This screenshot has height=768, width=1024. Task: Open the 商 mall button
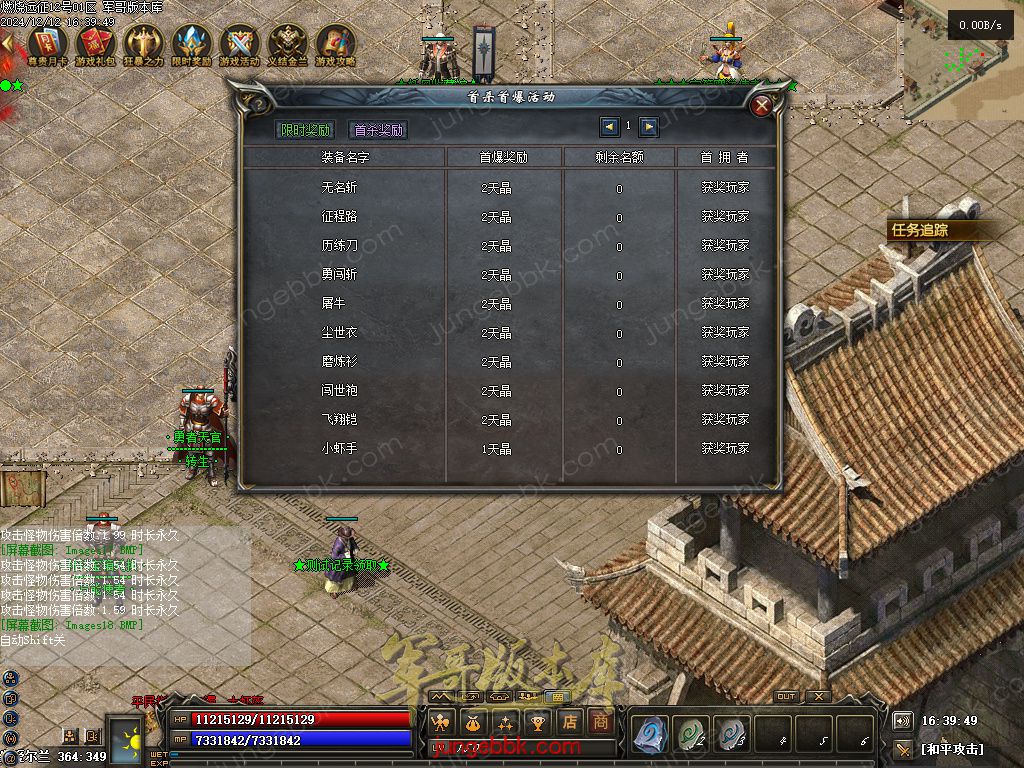(x=600, y=720)
